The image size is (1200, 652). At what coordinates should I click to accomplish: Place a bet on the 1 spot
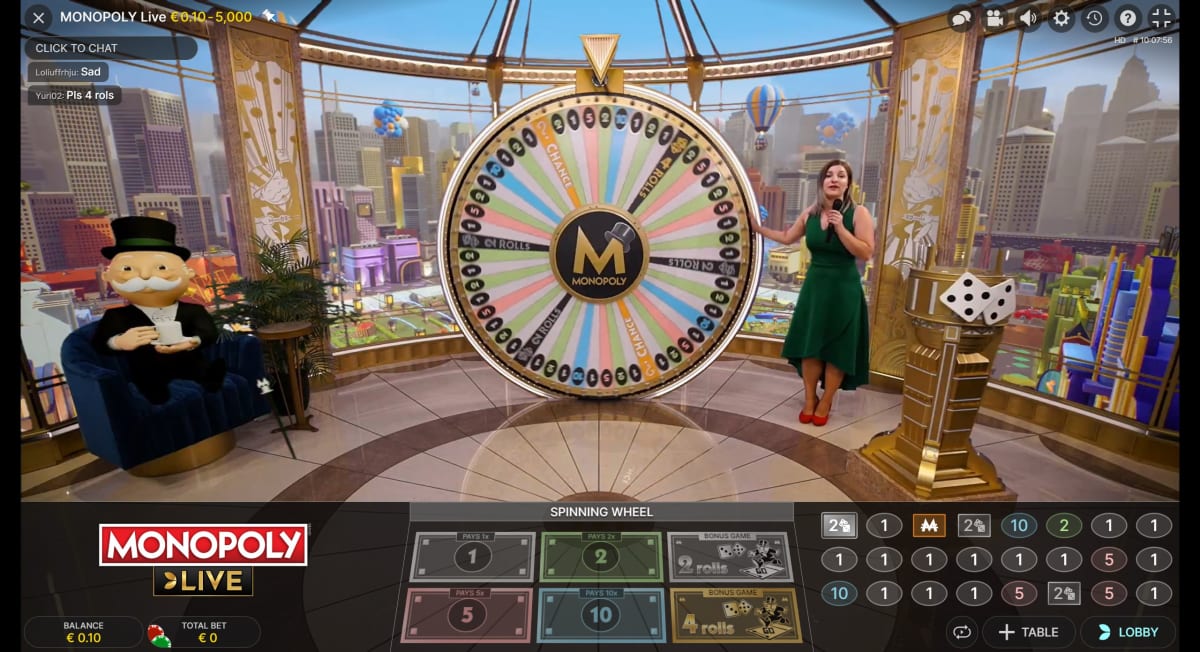(x=473, y=557)
